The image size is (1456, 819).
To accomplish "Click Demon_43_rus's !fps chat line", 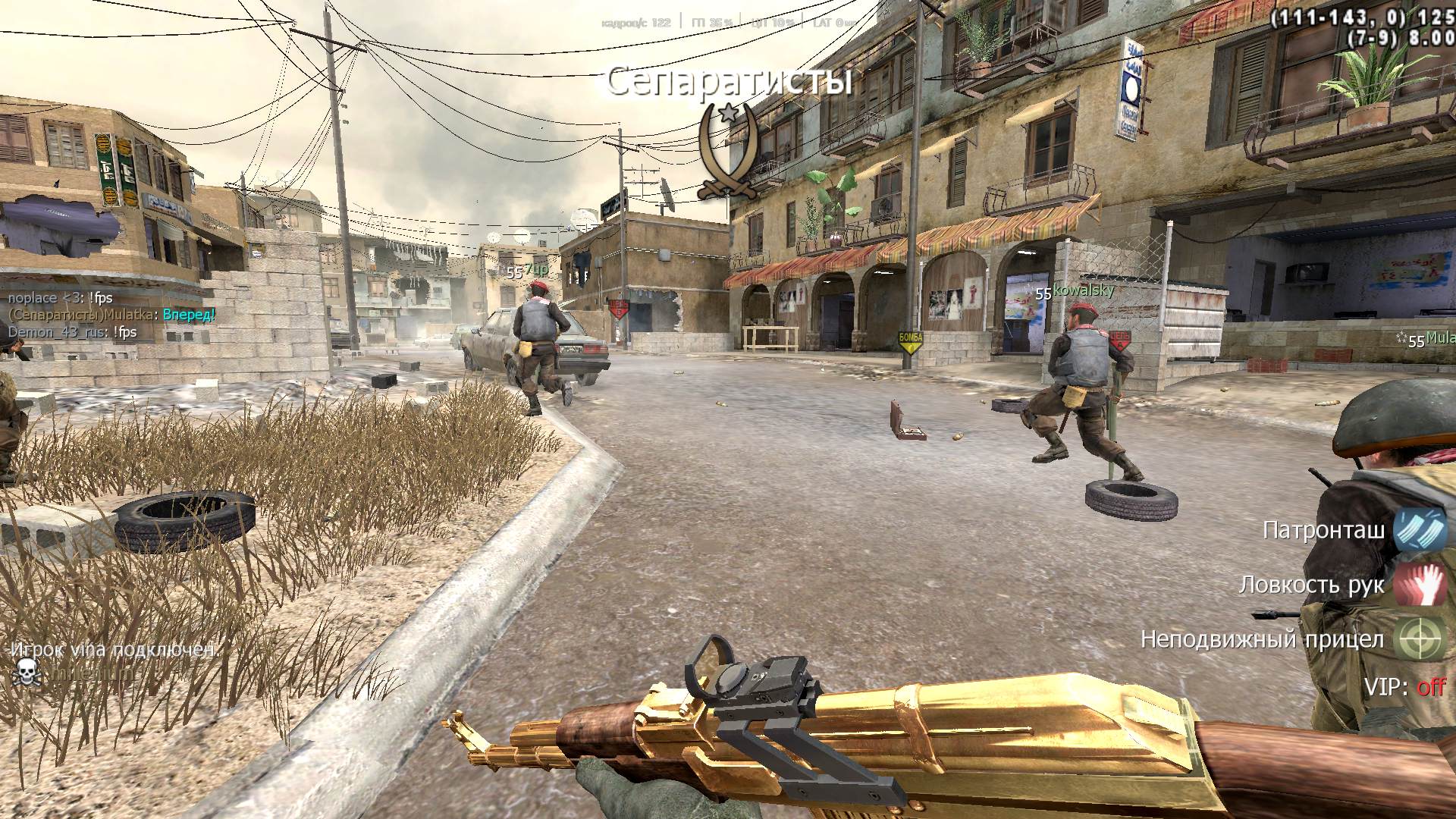I will [x=72, y=332].
